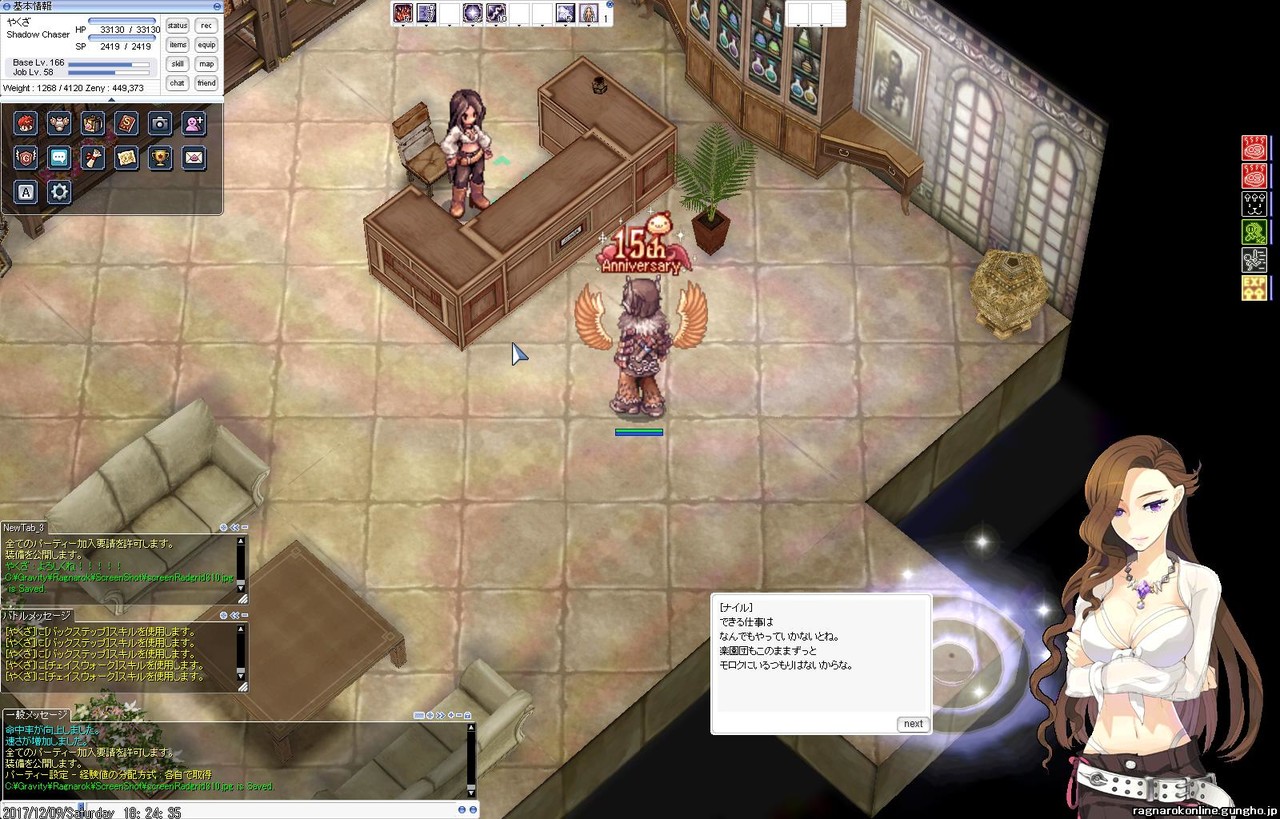Image resolution: width=1280 pixels, height=819 pixels.
Task: Select the battle message chat tab
Action: (37, 616)
